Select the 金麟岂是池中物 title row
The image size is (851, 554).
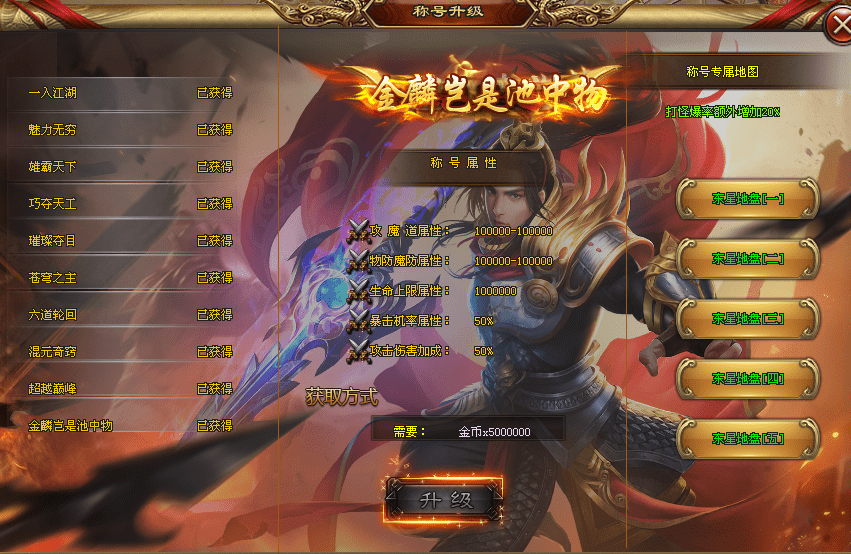(x=130, y=426)
